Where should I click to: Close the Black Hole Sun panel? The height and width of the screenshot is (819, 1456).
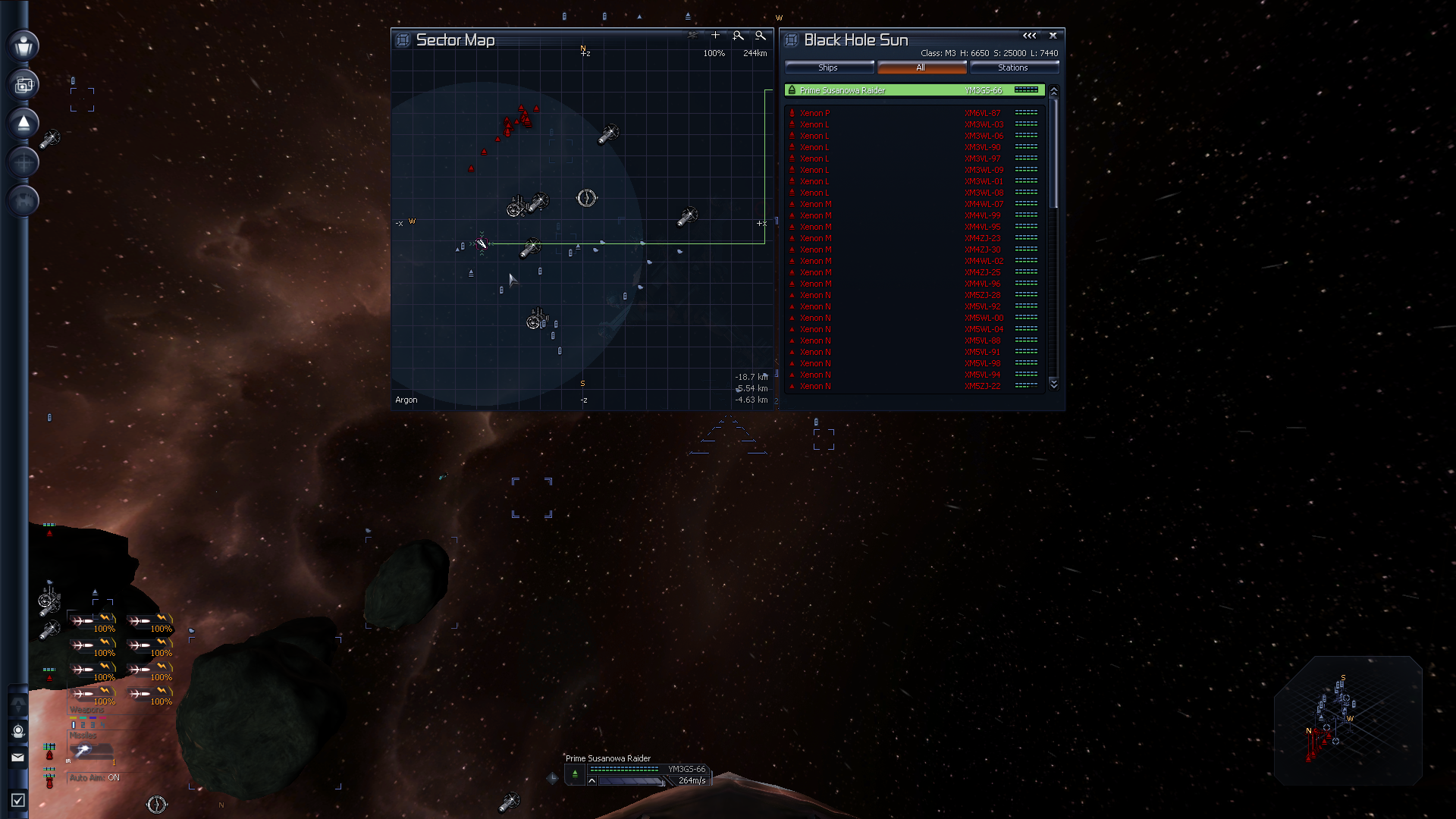pyautogui.click(x=1053, y=36)
